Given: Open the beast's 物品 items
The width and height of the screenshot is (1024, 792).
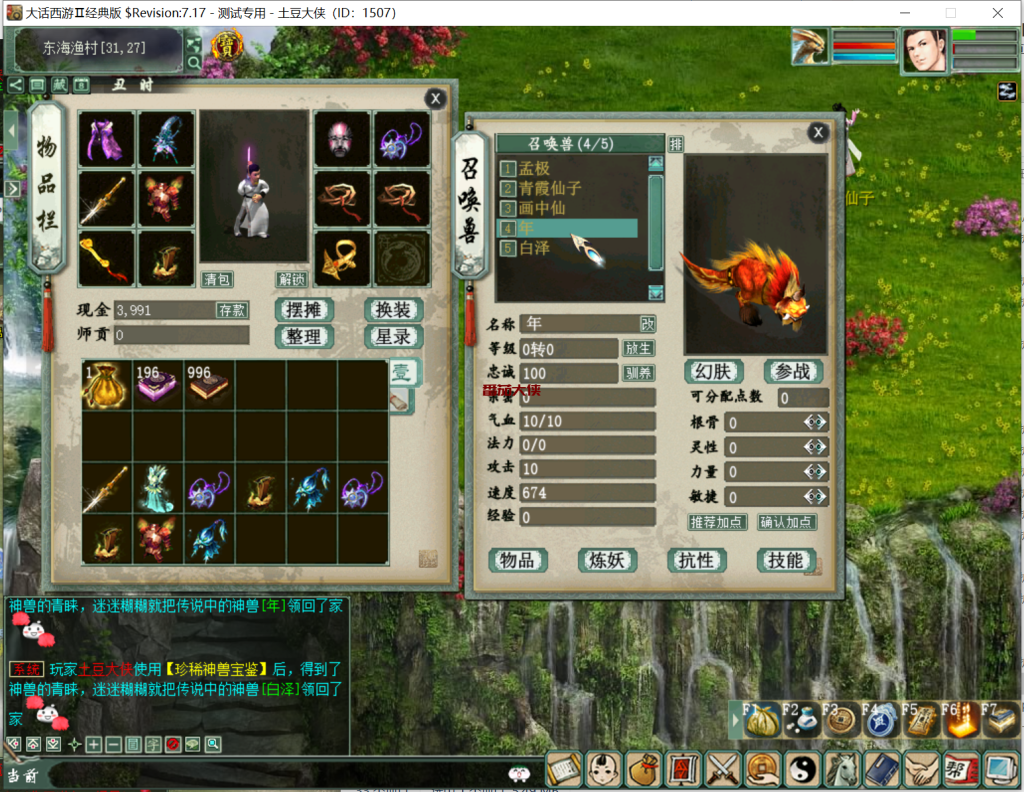Looking at the screenshot, I should click(517, 560).
